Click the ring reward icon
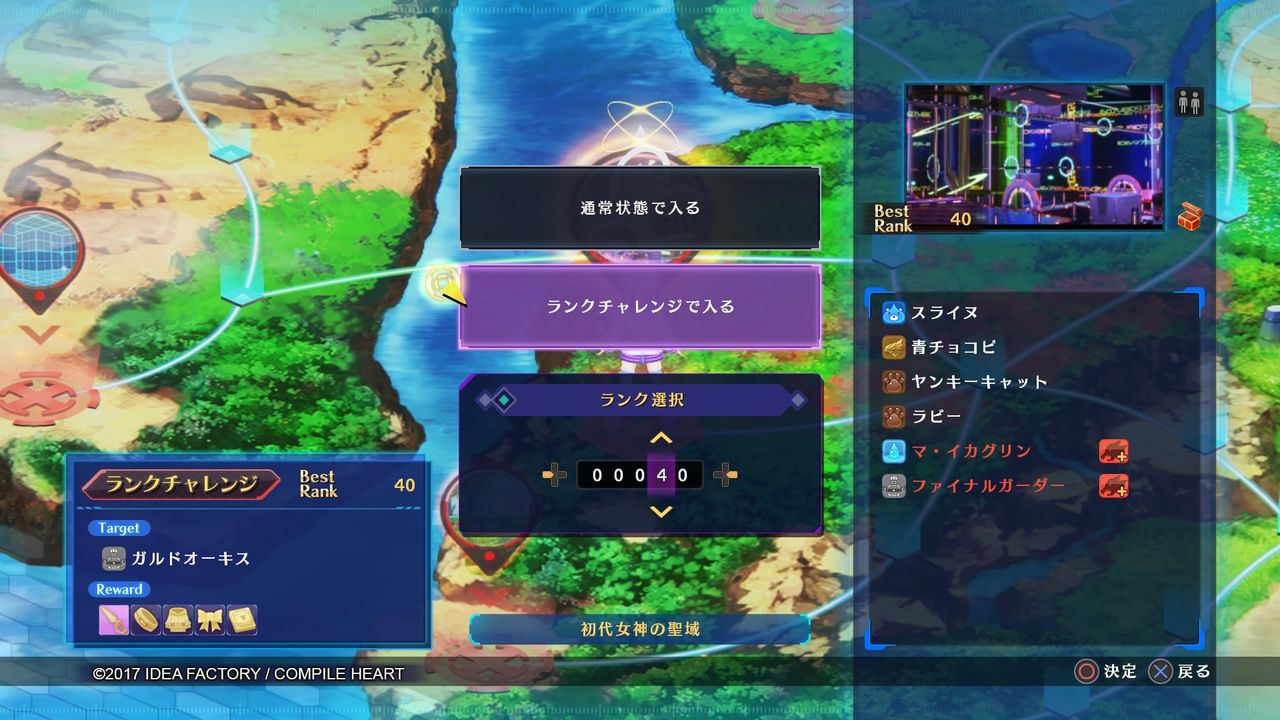Viewport: 1280px width, 720px height. point(145,619)
